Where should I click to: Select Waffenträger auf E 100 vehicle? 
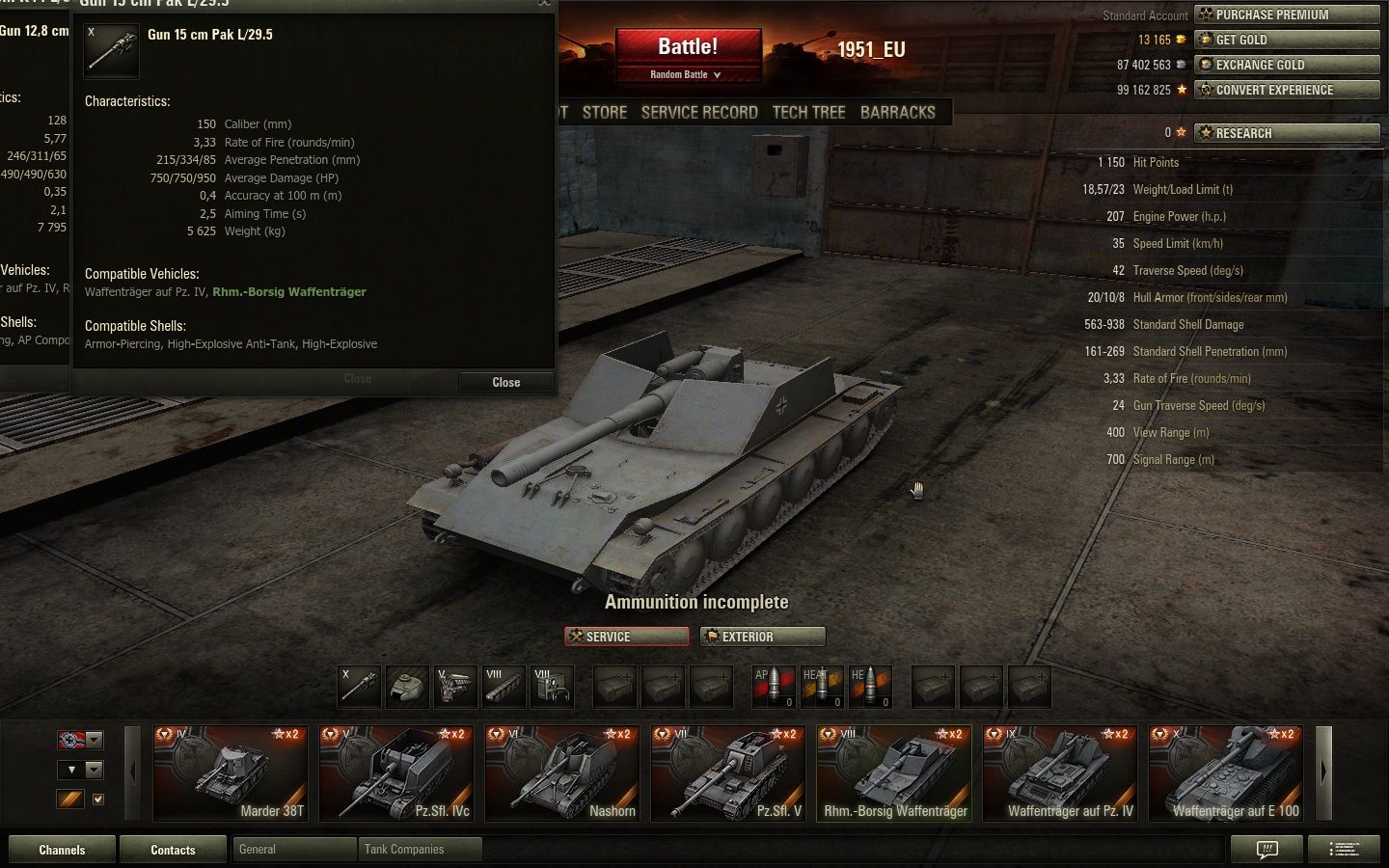[x=1226, y=773]
